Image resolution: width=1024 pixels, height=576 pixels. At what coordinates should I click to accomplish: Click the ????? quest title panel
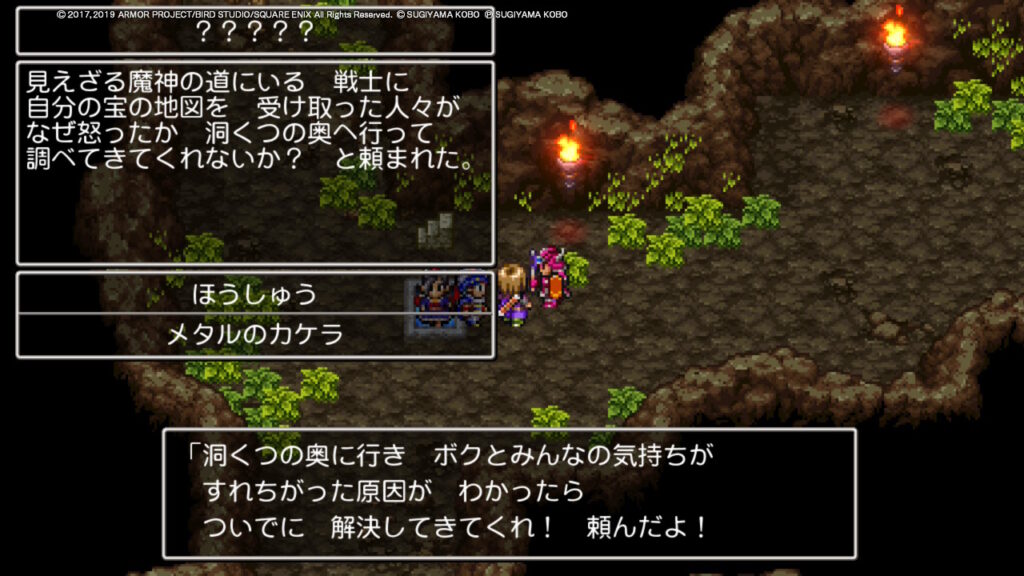(x=255, y=32)
